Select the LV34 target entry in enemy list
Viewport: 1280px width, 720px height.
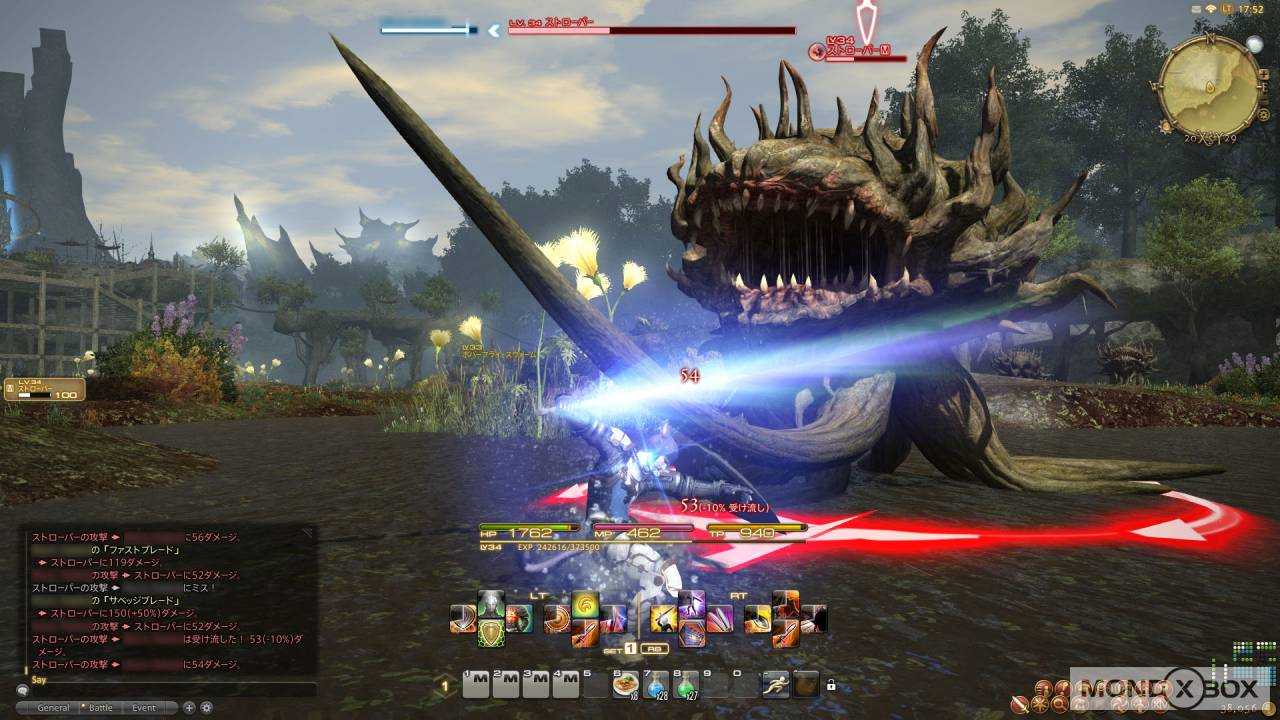tap(45, 389)
